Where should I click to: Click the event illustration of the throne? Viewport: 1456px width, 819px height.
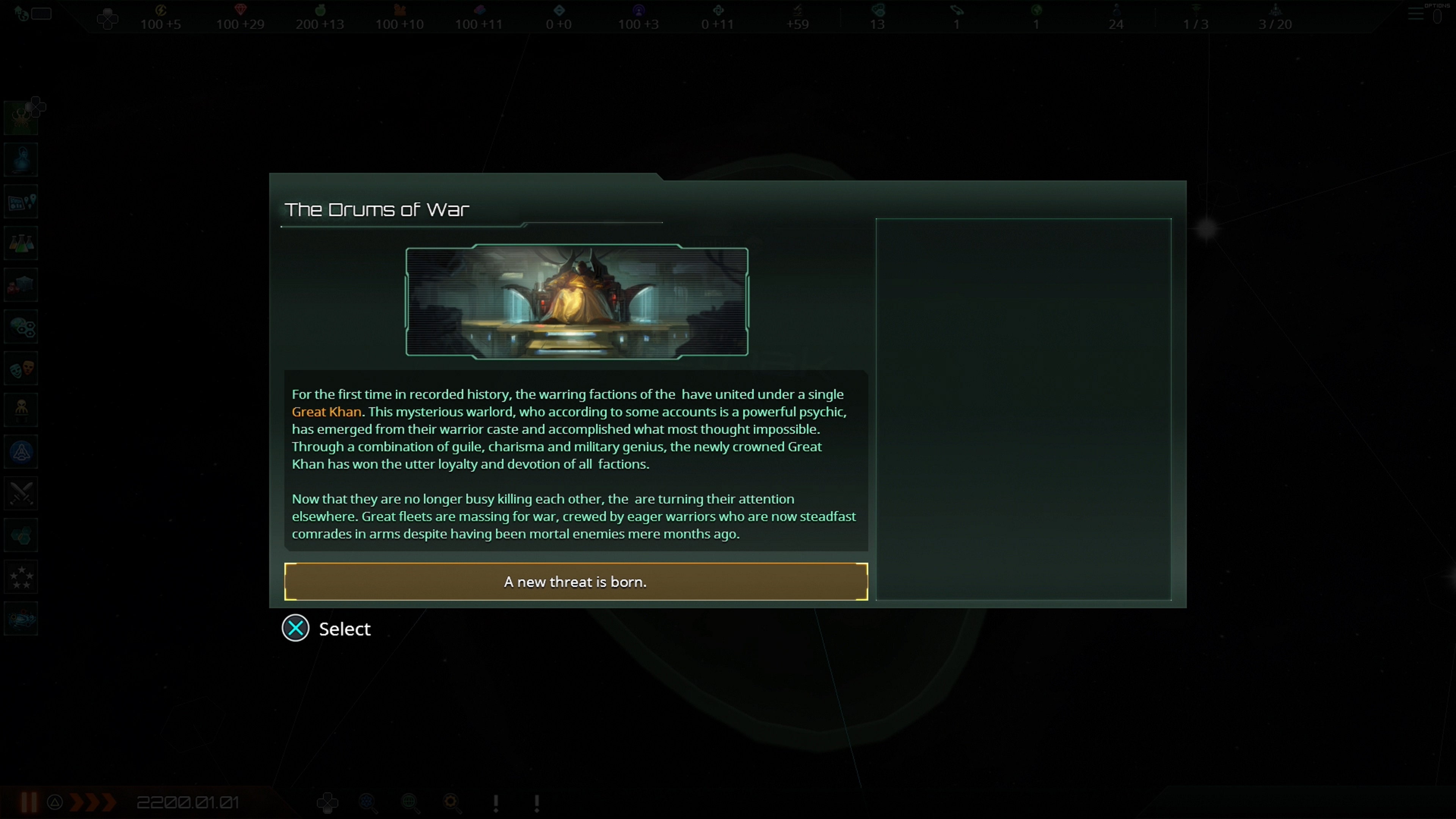pyautogui.click(x=576, y=303)
